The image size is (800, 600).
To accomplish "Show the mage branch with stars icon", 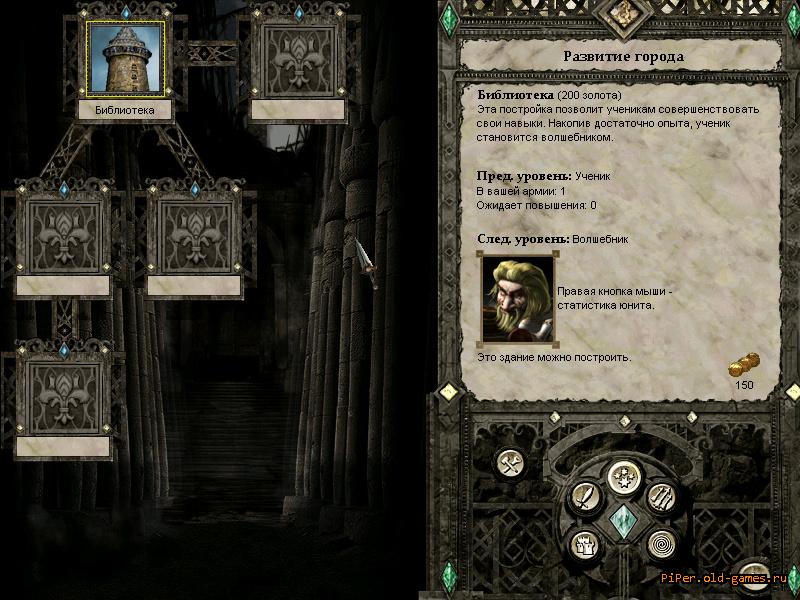I will coord(624,473).
